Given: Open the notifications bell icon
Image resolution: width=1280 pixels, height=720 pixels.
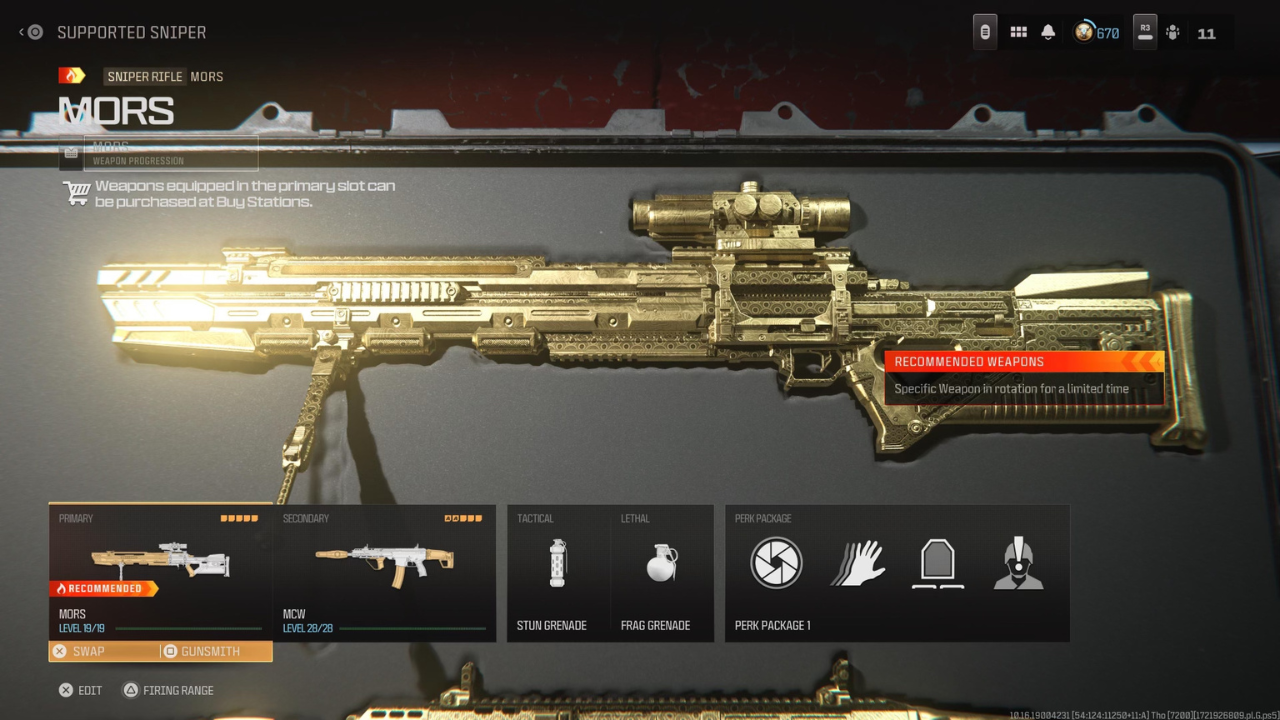Looking at the screenshot, I should pos(1047,31).
